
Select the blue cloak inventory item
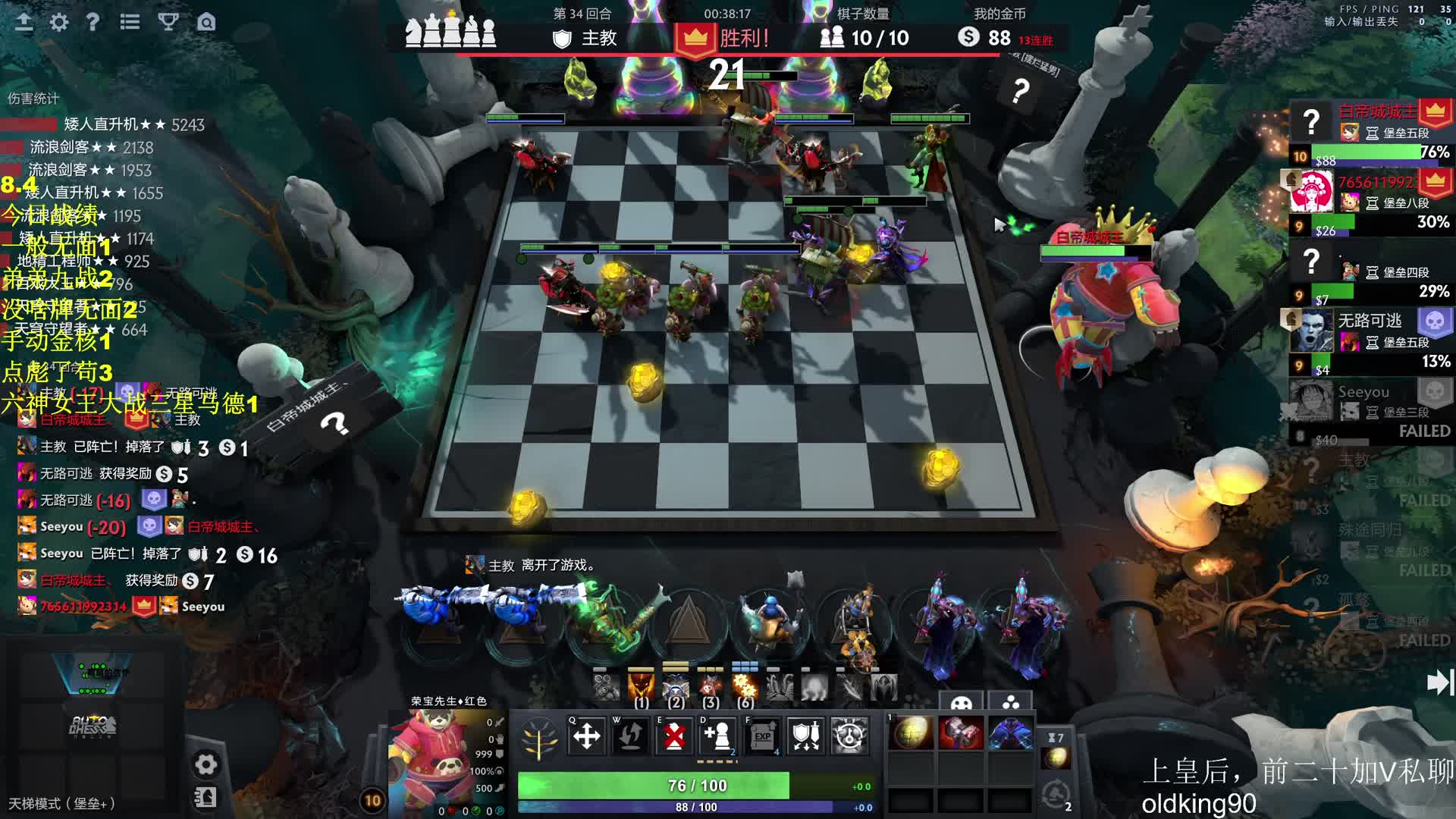pos(1010,733)
